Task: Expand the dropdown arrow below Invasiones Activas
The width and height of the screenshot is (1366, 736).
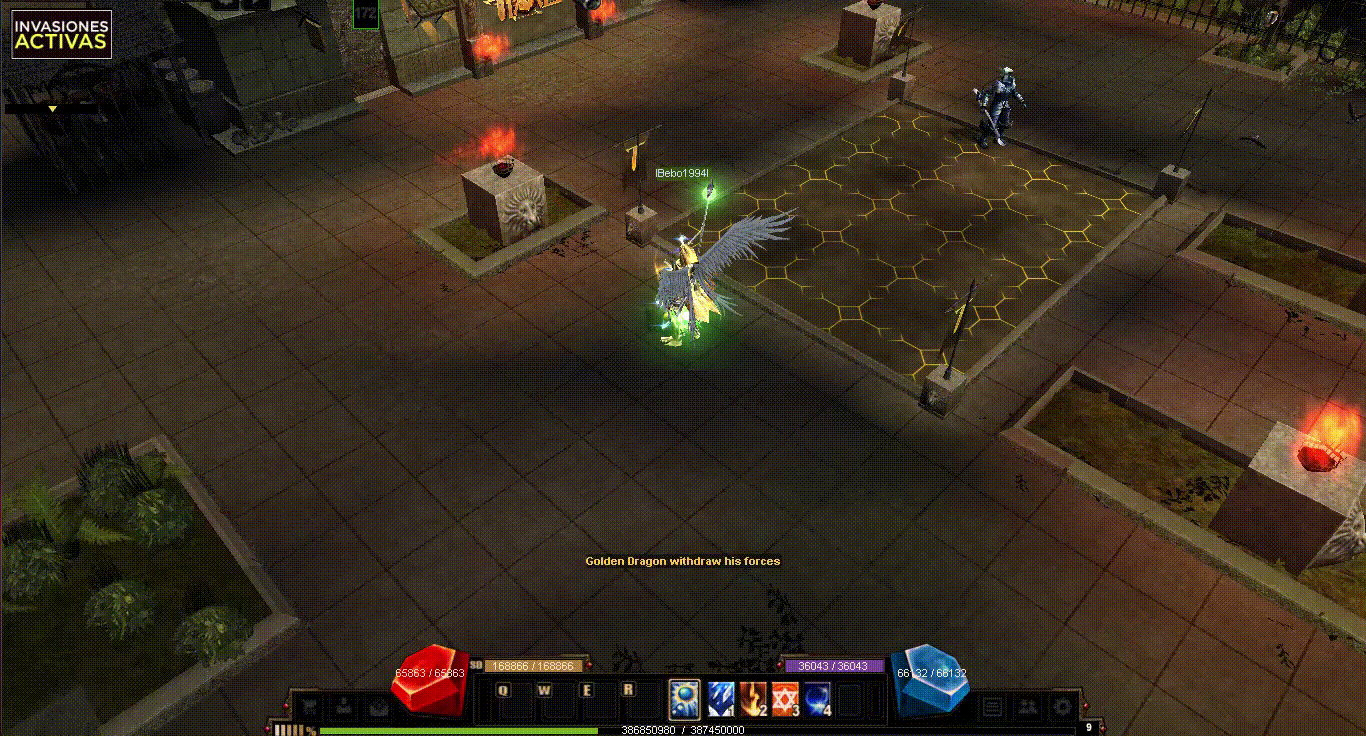Action: (x=52, y=108)
